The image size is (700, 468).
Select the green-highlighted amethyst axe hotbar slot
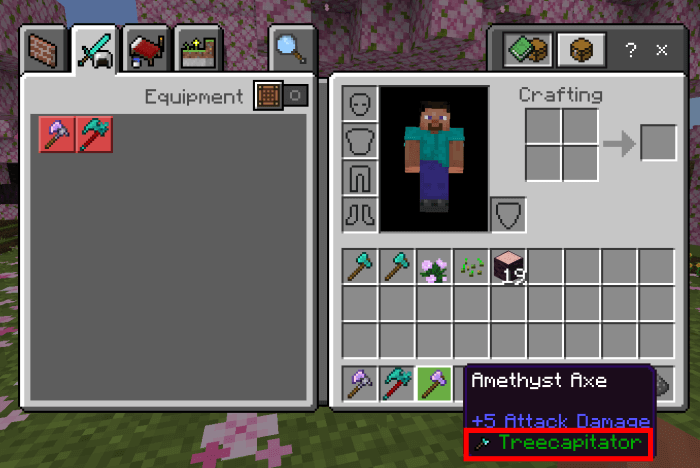(434, 383)
